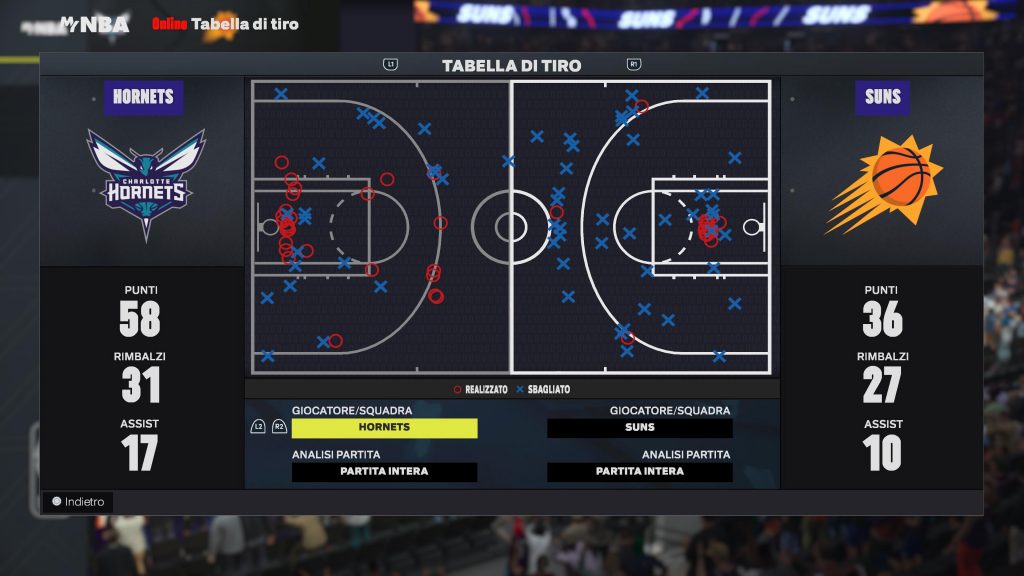
Task: Open the left PARTITA INTERA game analysis selector
Action: [x=384, y=472]
